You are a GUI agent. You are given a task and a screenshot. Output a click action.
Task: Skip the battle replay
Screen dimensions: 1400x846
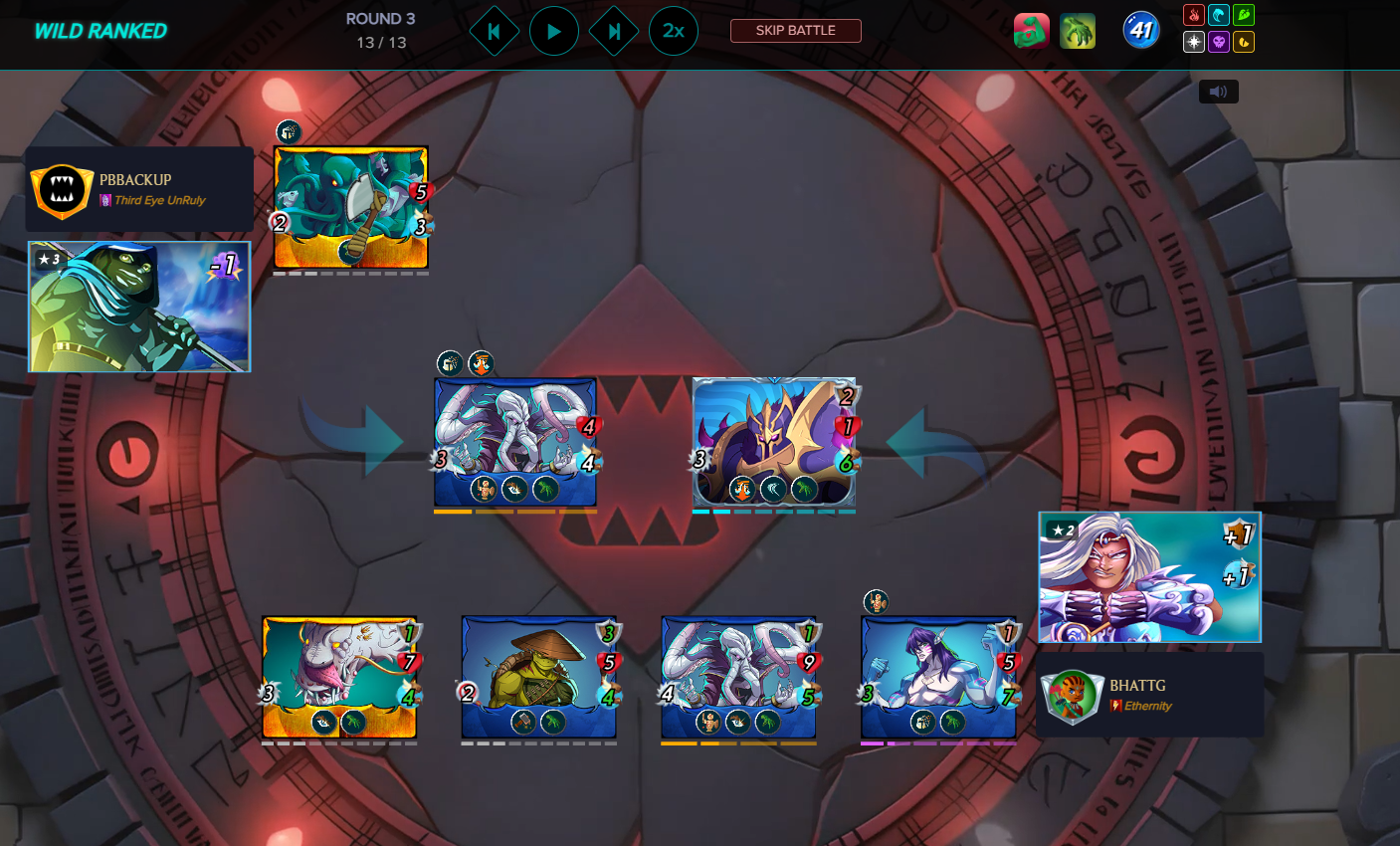click(795, 31)
